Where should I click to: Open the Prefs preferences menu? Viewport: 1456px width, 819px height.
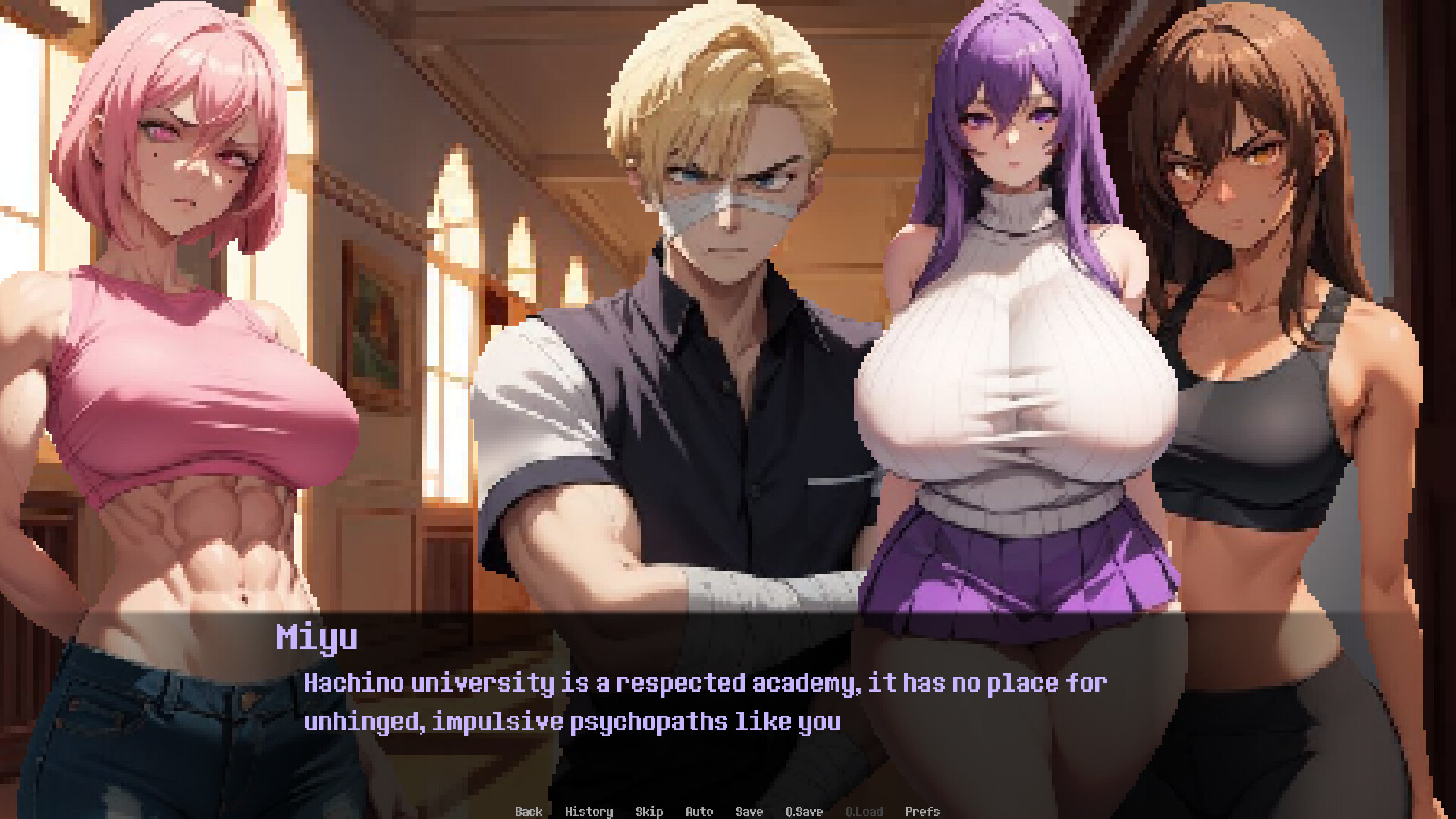pyautogui.click(x=922, y=811)
